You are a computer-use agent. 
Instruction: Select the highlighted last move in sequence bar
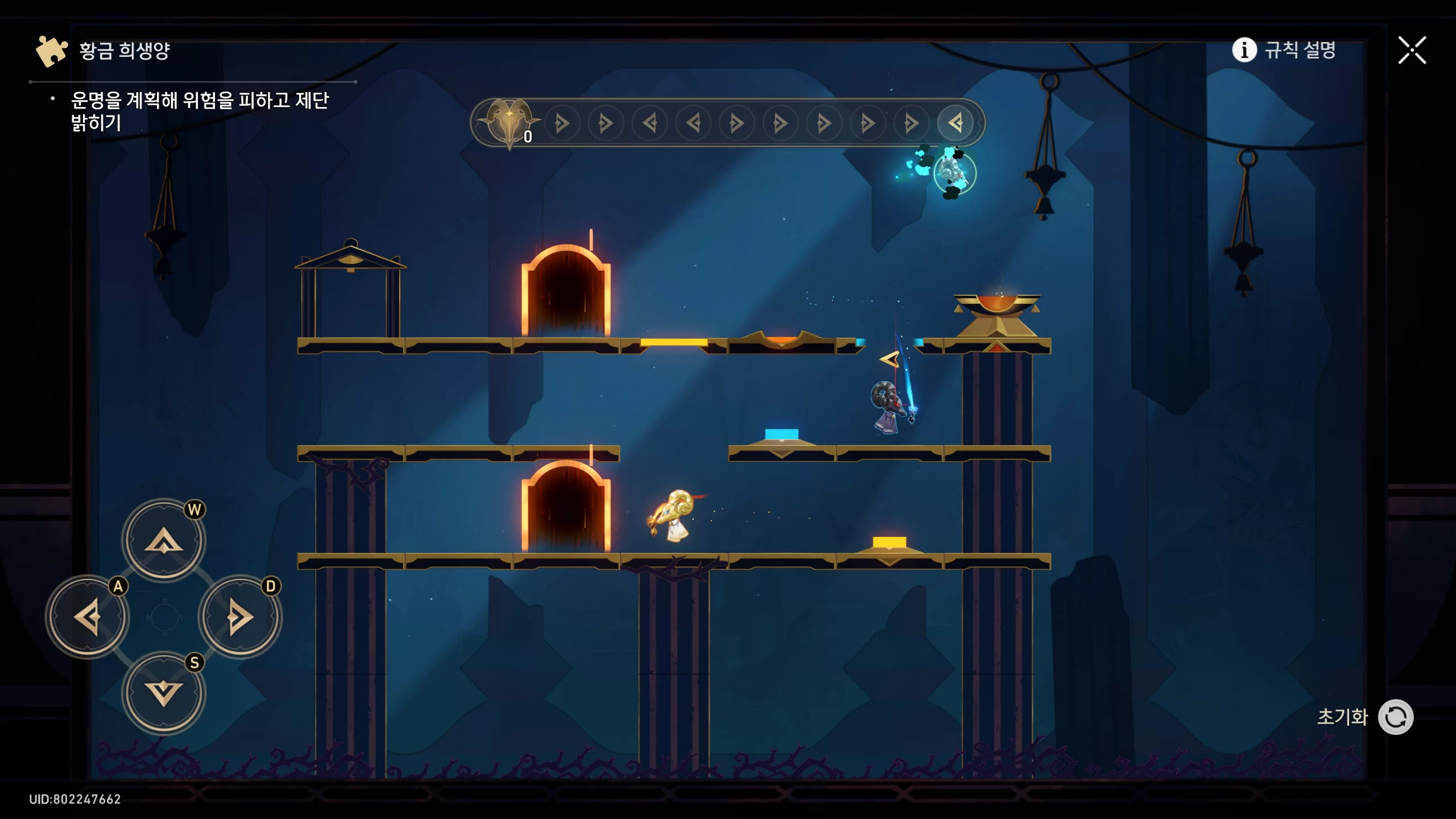point(955,123)
